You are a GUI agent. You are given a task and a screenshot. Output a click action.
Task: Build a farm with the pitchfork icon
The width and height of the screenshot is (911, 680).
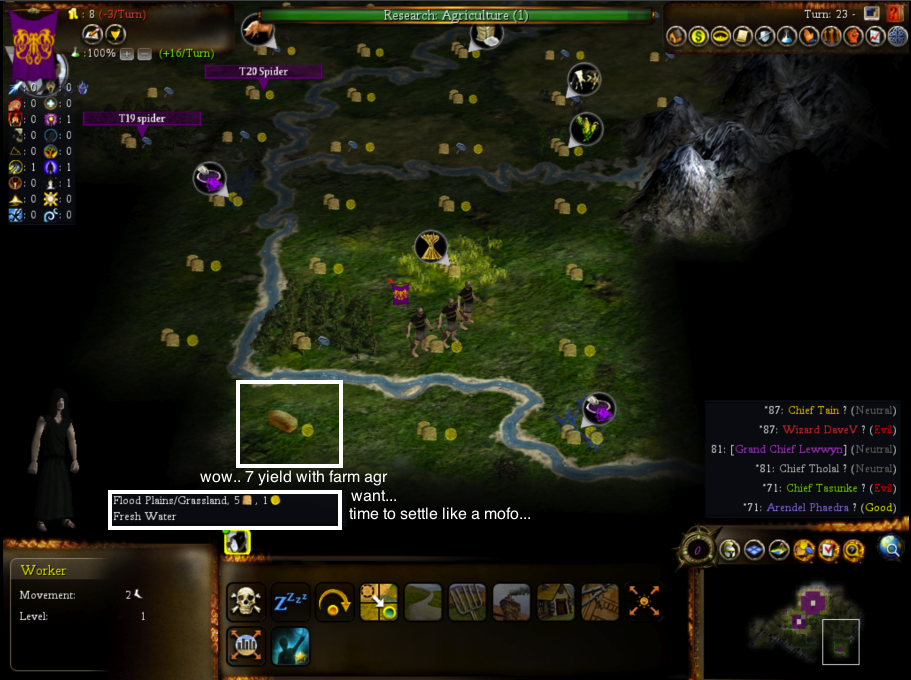[467, 602]
